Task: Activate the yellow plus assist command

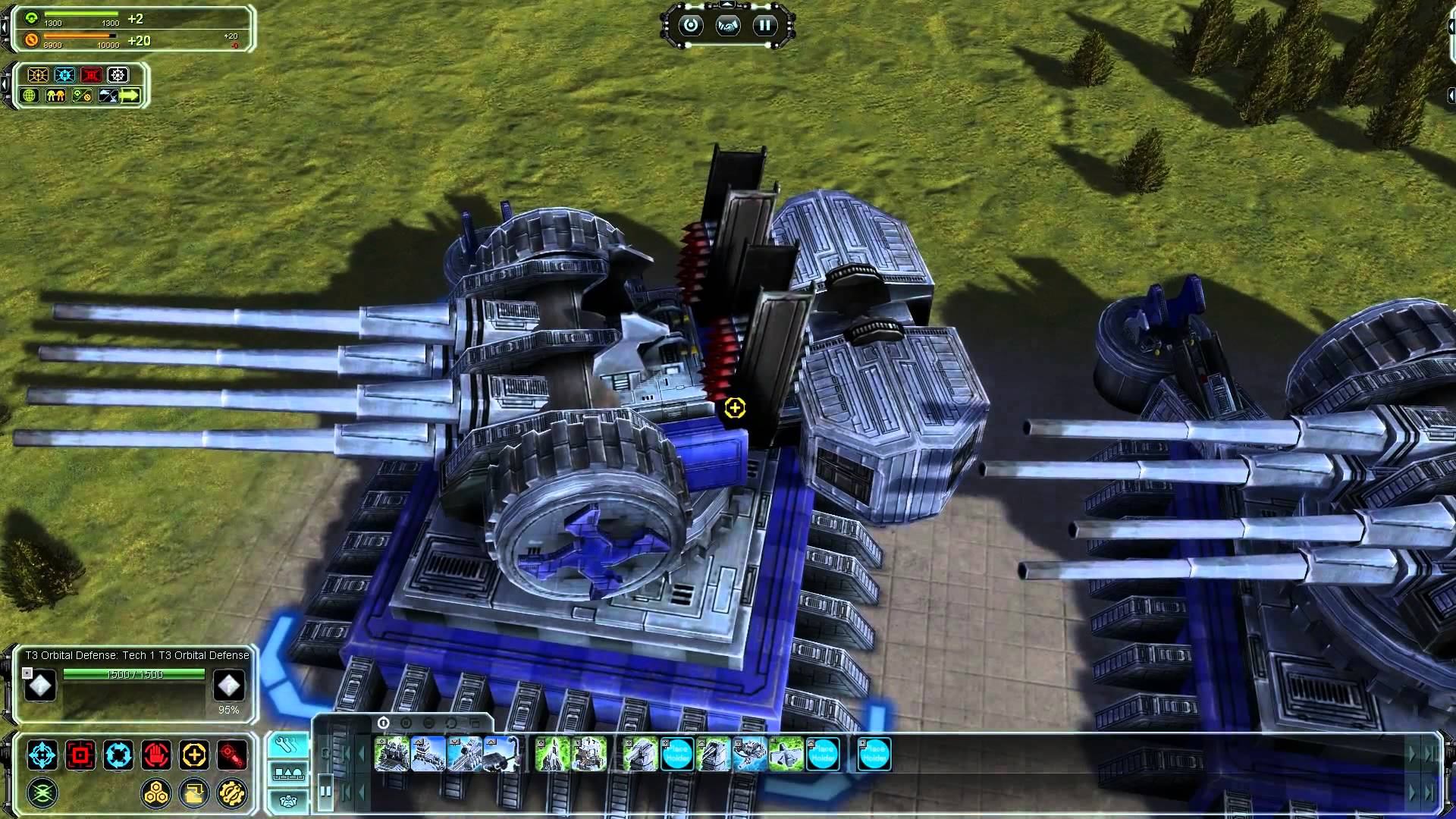Action: tap(194, 755)
